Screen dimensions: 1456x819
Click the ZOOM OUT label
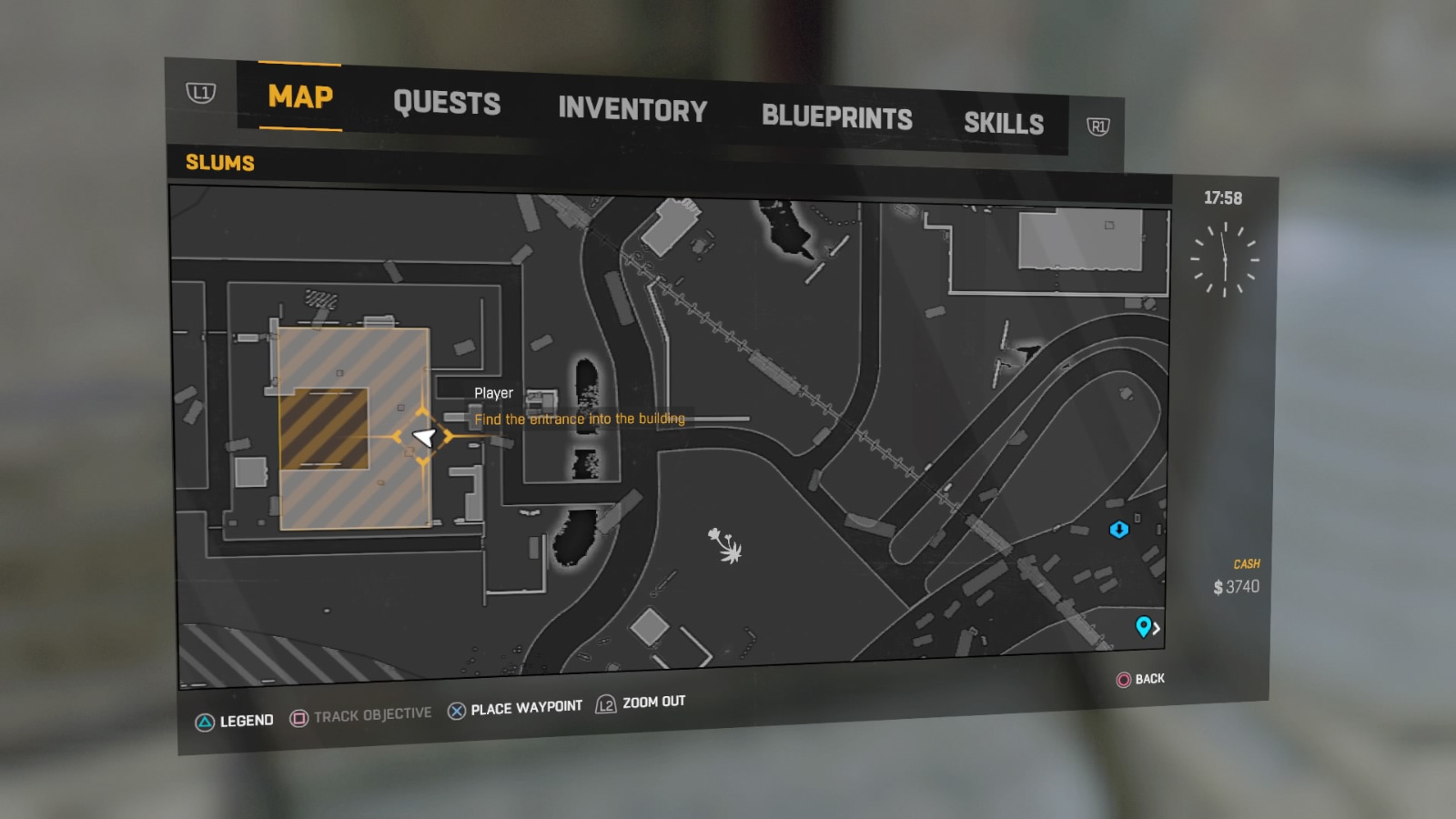tap(653, 702)
